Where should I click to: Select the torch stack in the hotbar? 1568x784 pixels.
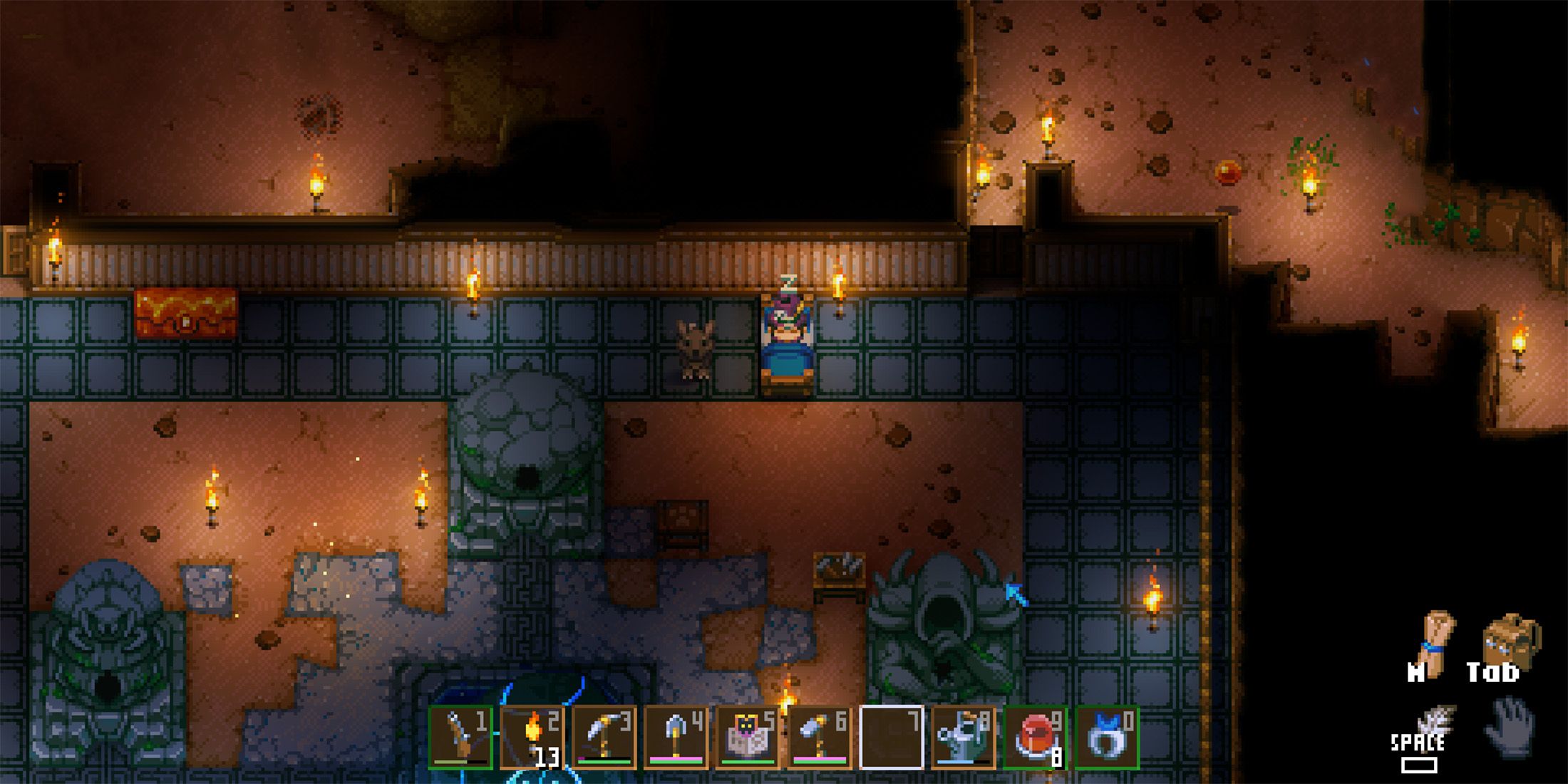click(x=532, y=737)
